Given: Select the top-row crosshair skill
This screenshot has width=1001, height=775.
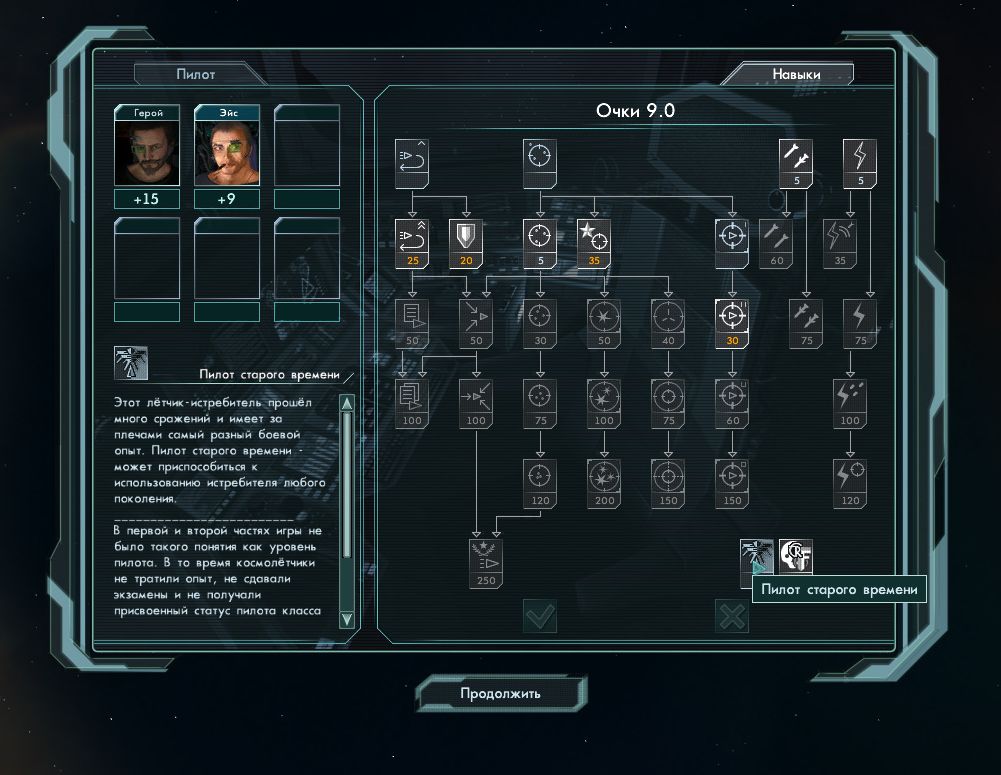Looking at the screenshot, I should (x=539, y=160).
